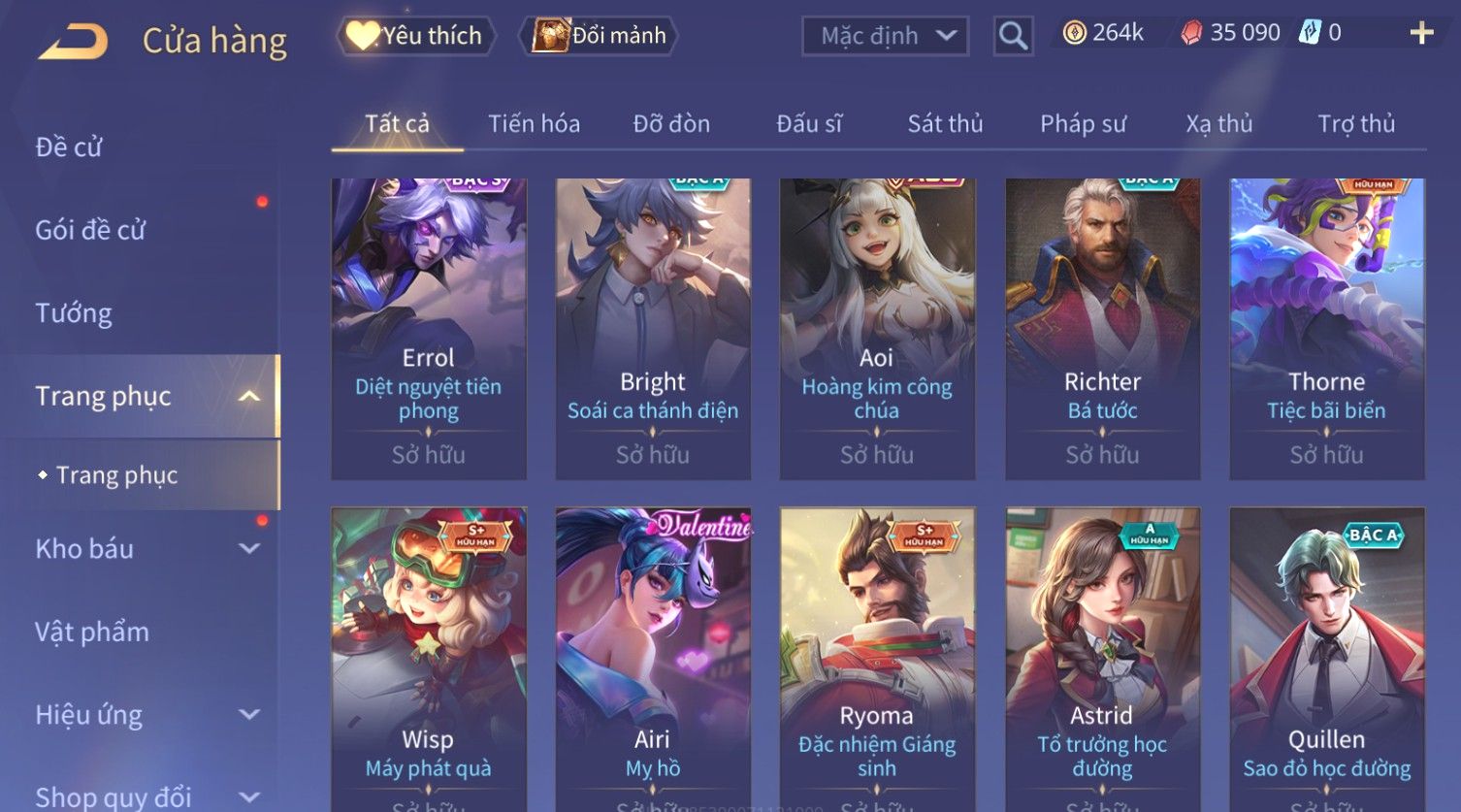Pick the Thorne Tiệc bãi biển skin
The image size is (1461, 812).
(1326, 328)
